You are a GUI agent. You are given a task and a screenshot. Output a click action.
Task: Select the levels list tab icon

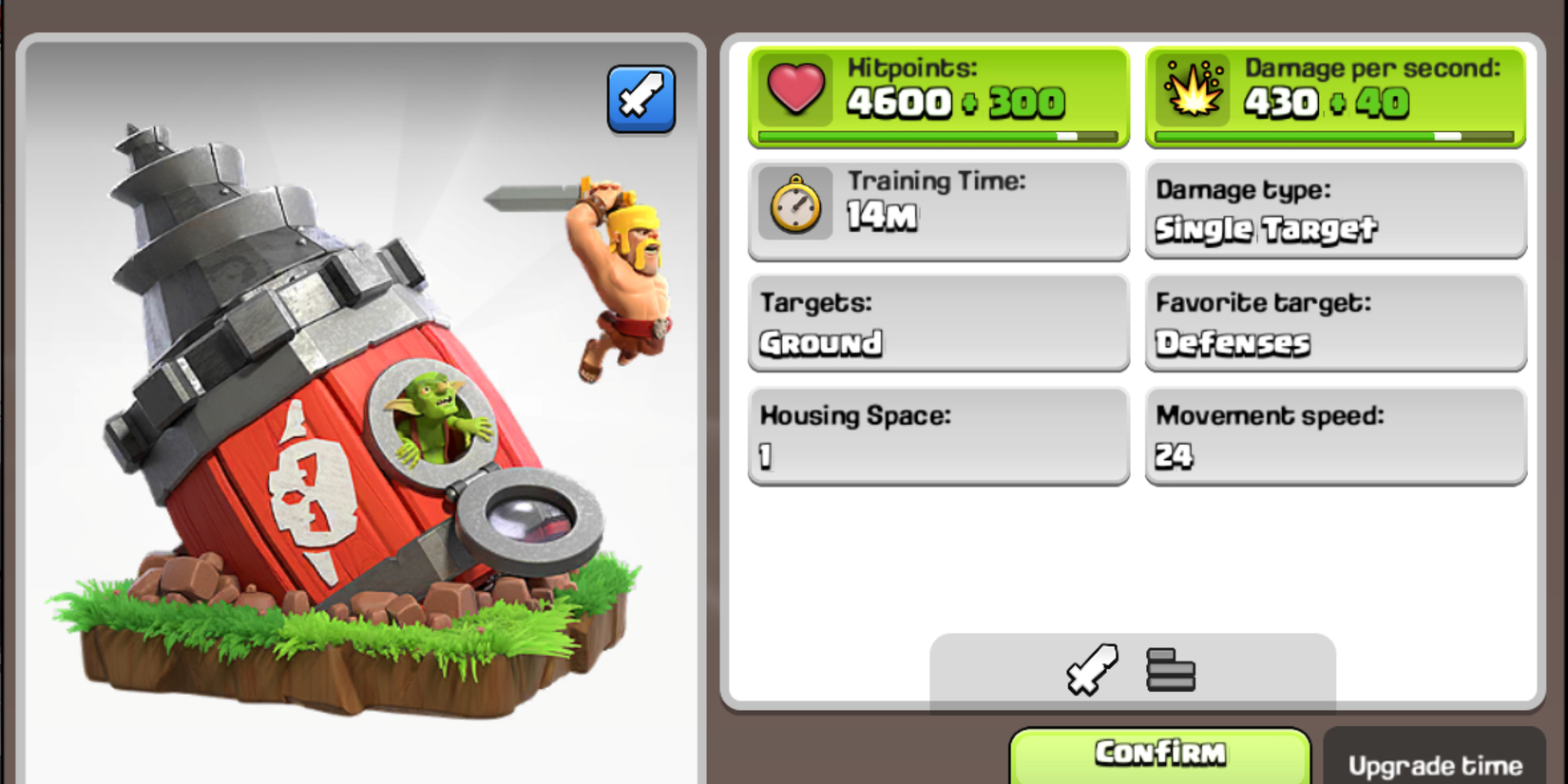pos(1171,670)
